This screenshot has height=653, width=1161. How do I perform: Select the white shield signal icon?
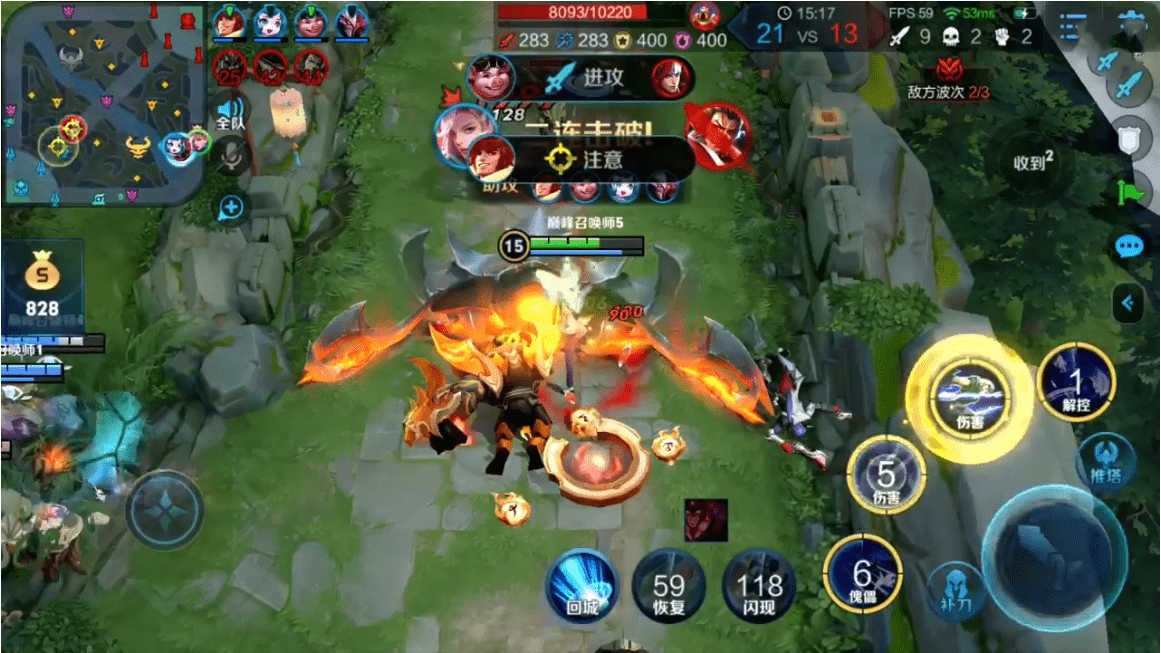[1129, 139]
